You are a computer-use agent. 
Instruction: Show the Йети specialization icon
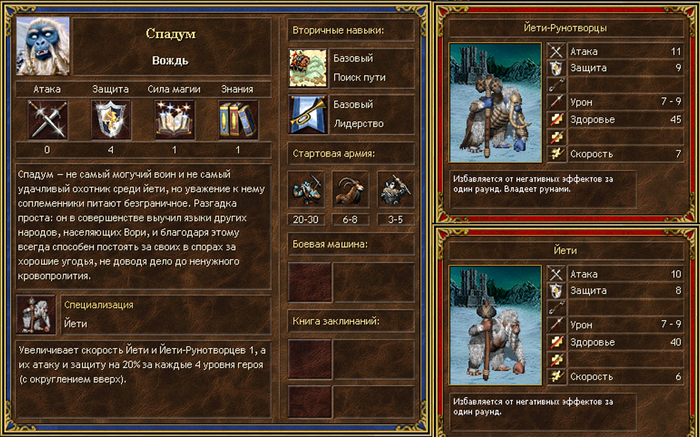coord(38,314)
